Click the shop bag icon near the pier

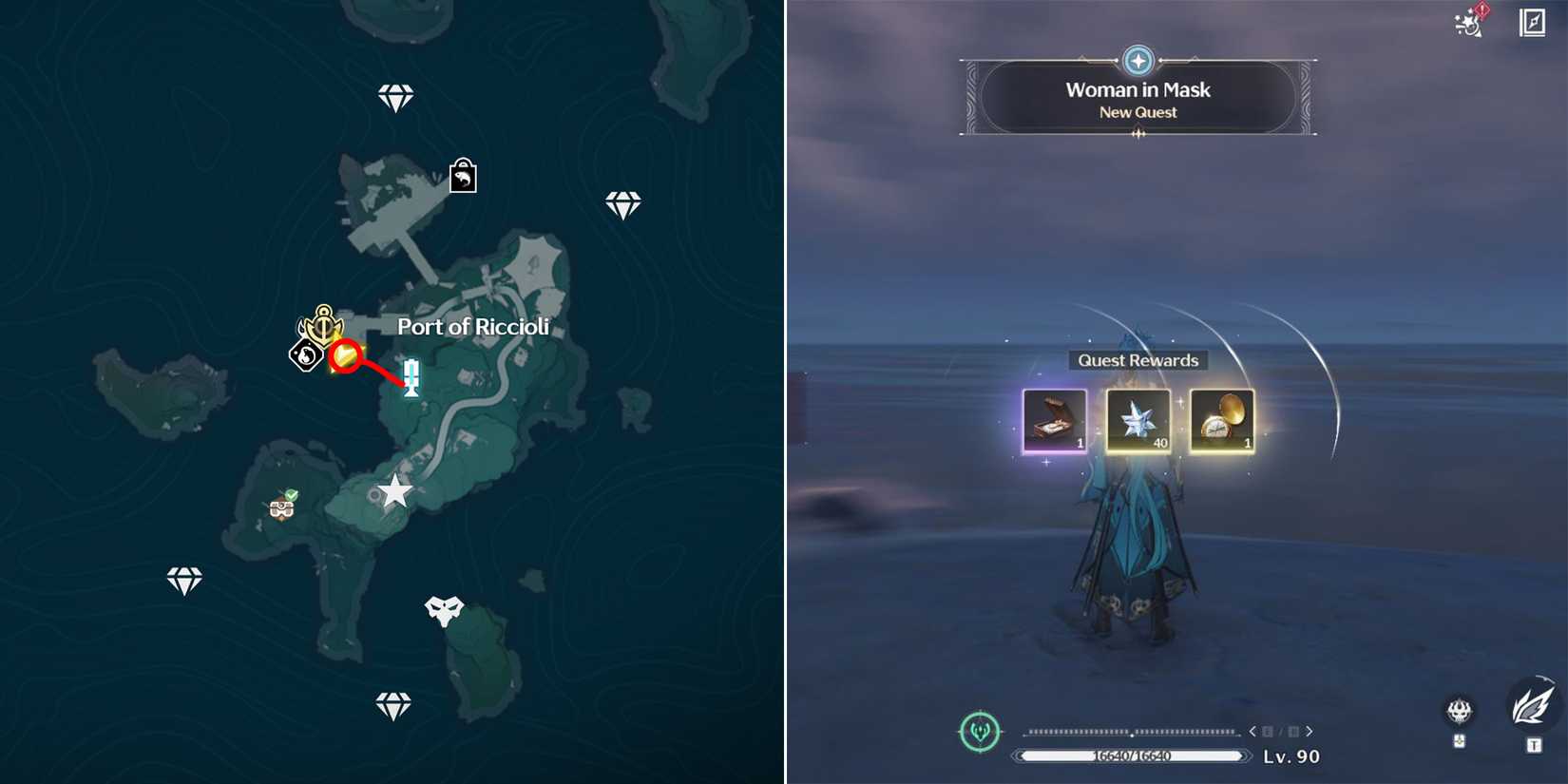click(461, 176)
